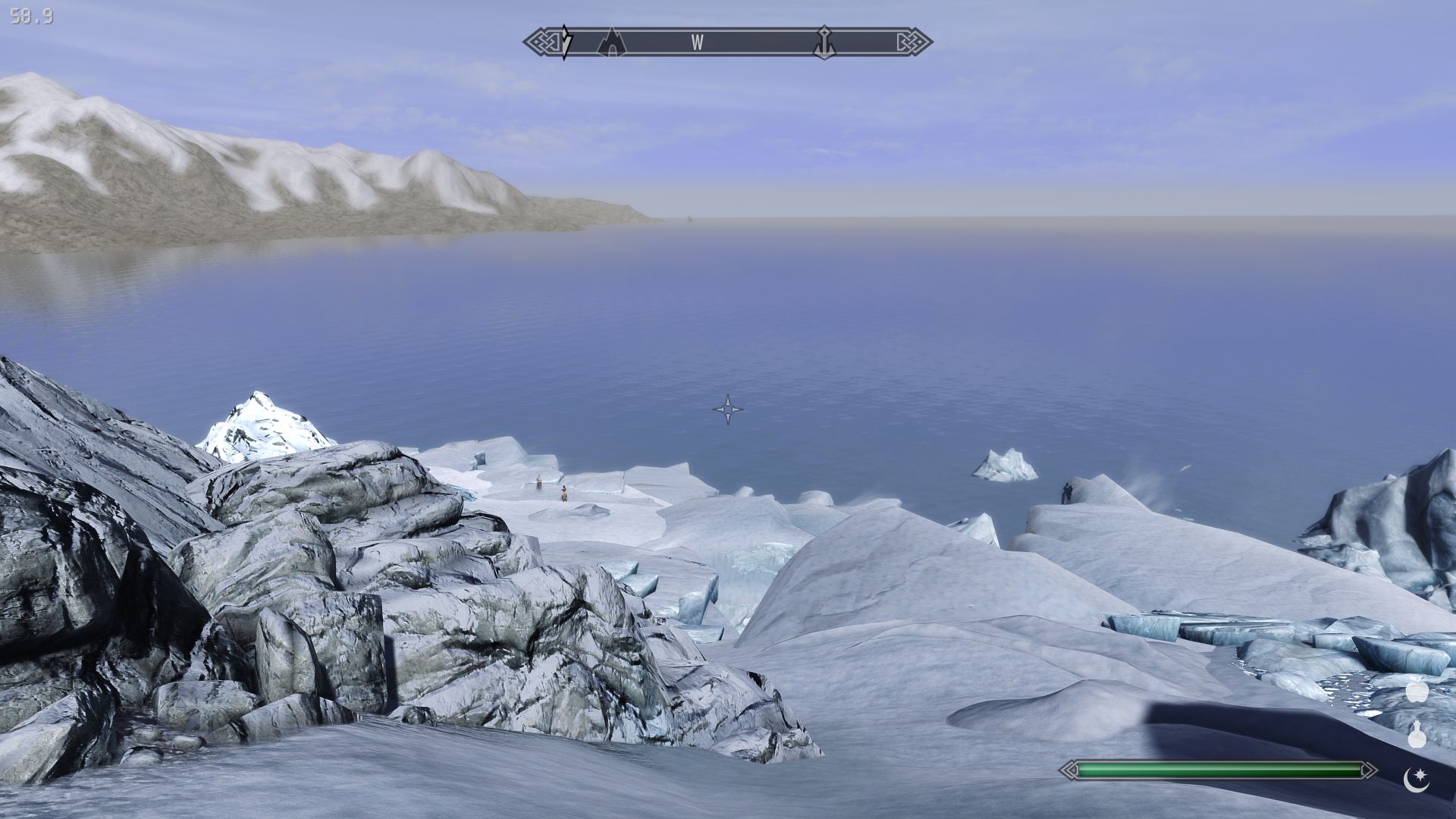Select the potion flask thirst icon

click(1416, 735)
